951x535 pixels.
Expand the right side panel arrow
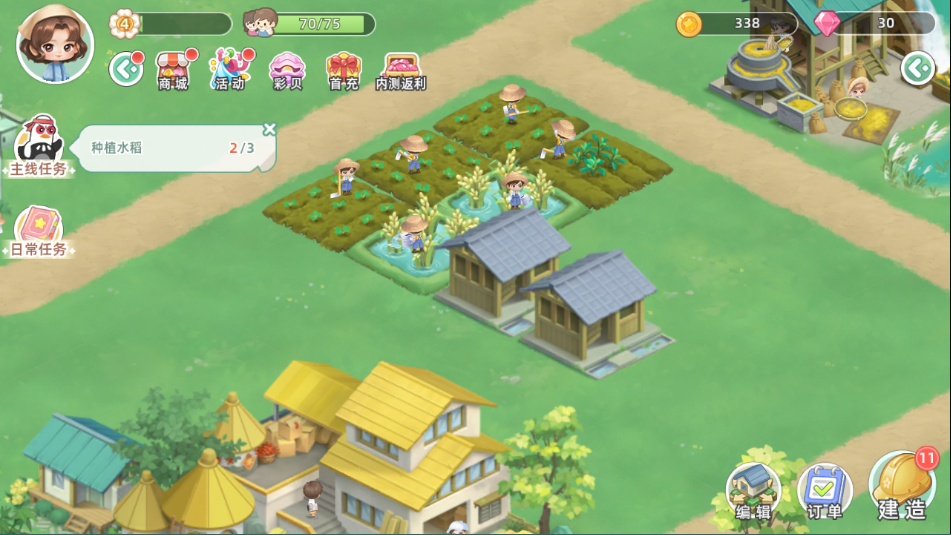[916, 68]
